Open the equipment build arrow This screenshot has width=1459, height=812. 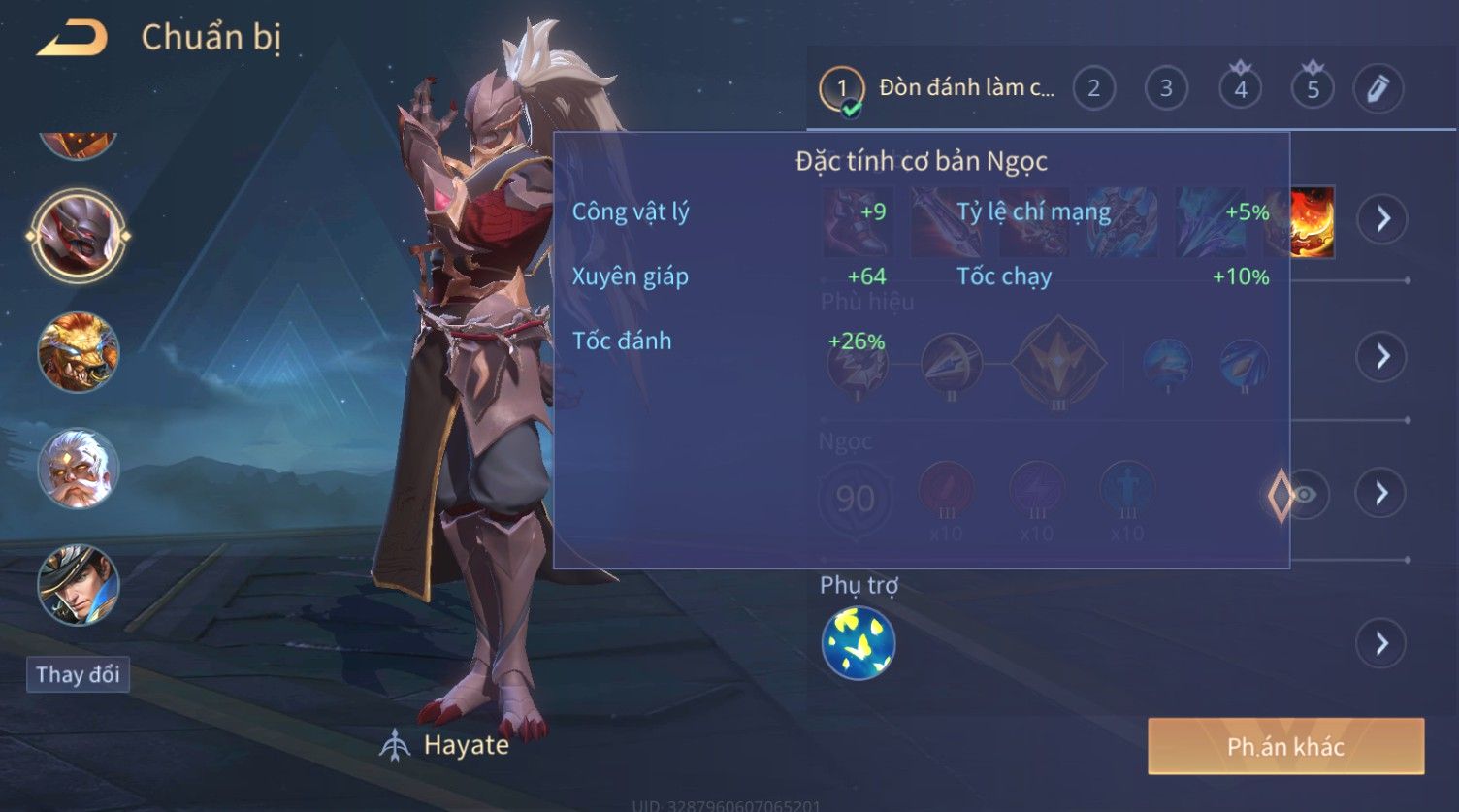pyautogui.click(x=1382, y=218)
